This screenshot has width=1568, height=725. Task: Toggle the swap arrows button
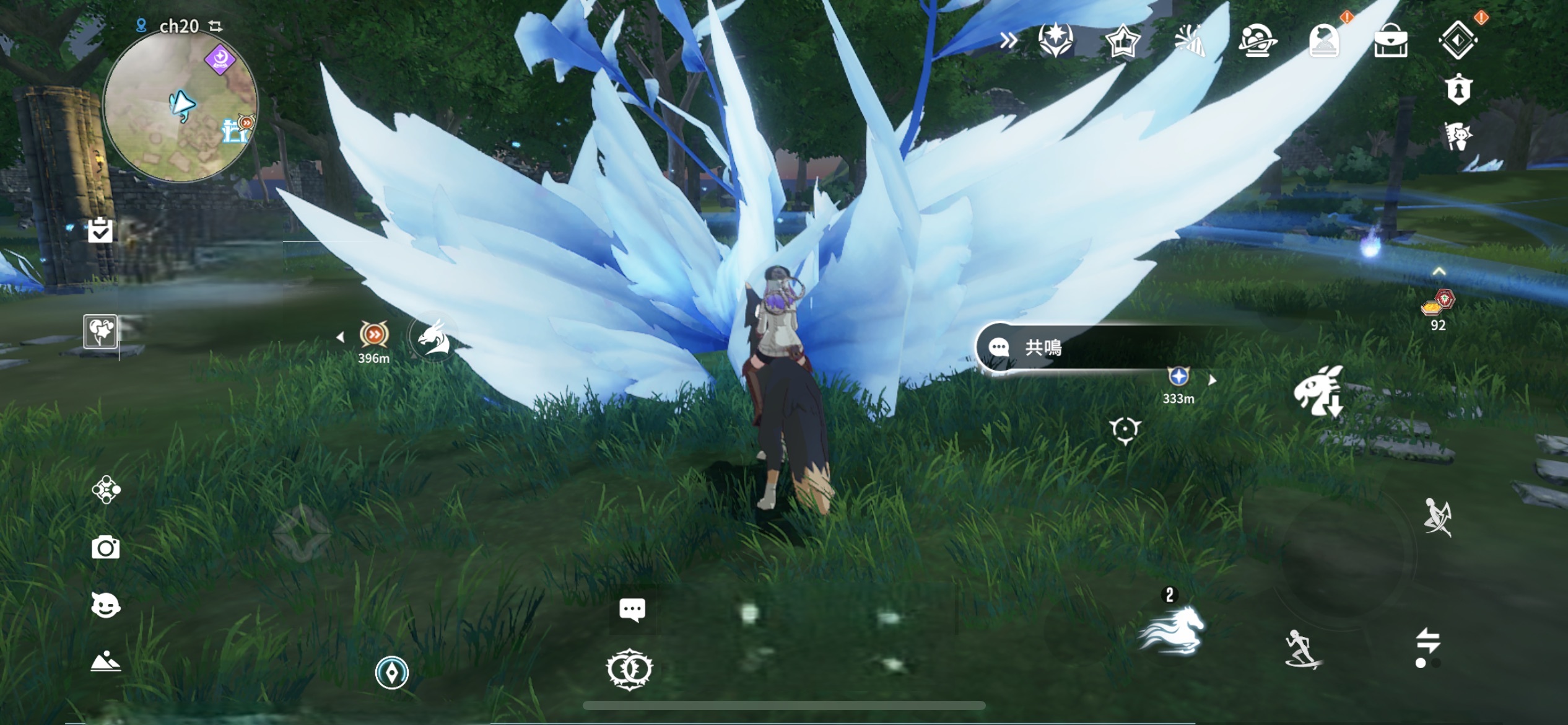pos(1427,641)
